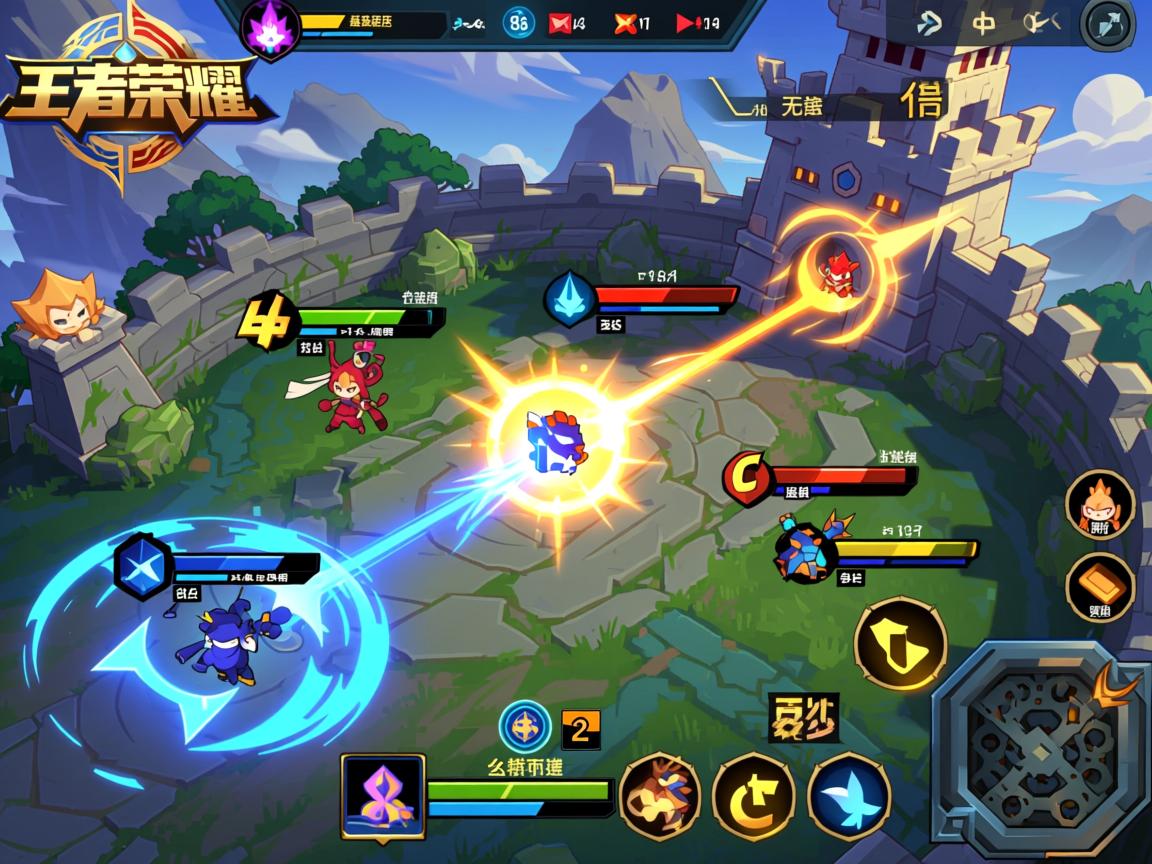Click the purple flame portrait in top bar
The width and height of the screenshot is (1152, 864).
[271, 27]
